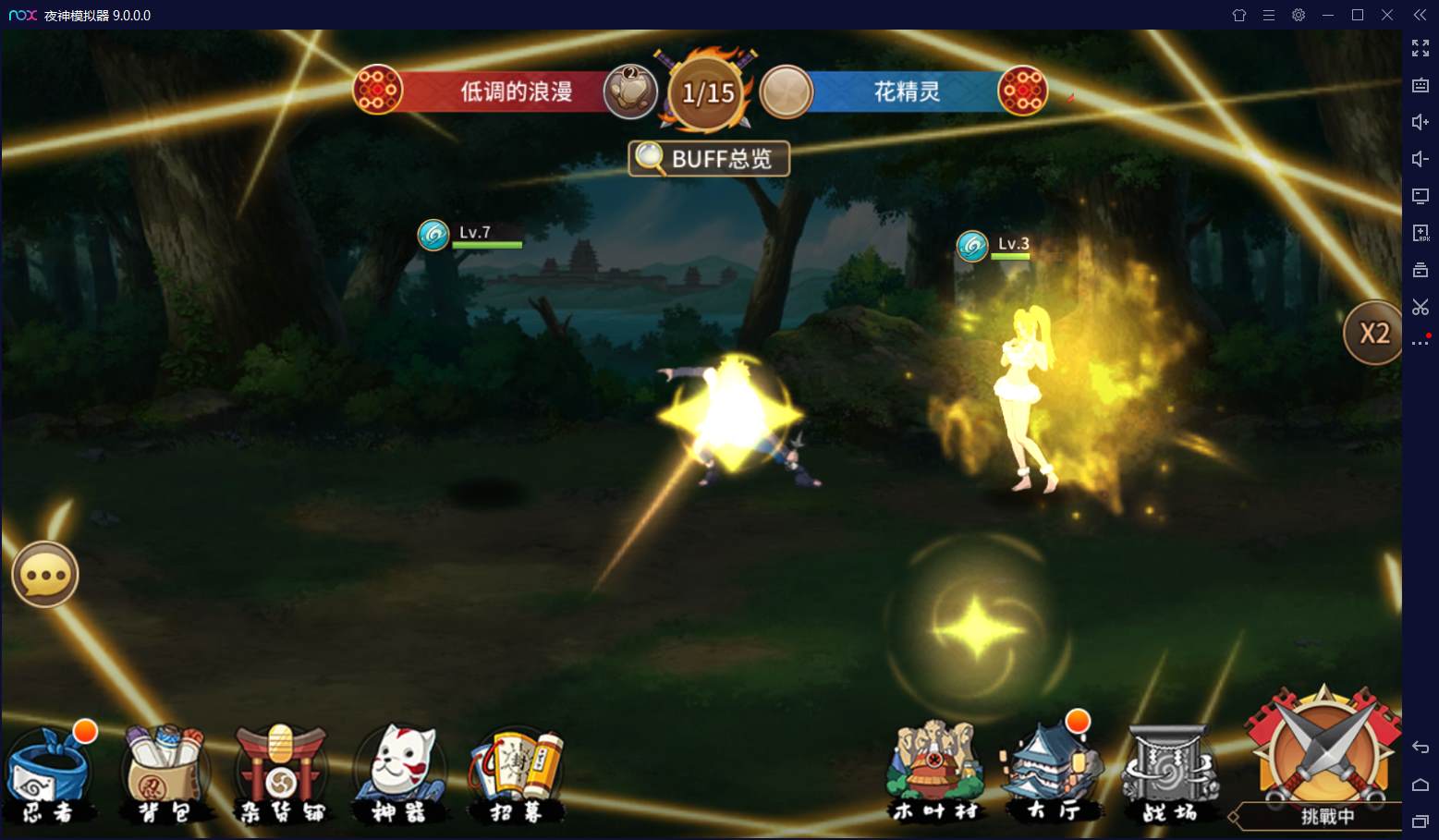Open the BUFF总览 overview
The height and width of the screenshot is (840, 1439).
(709, 159)
